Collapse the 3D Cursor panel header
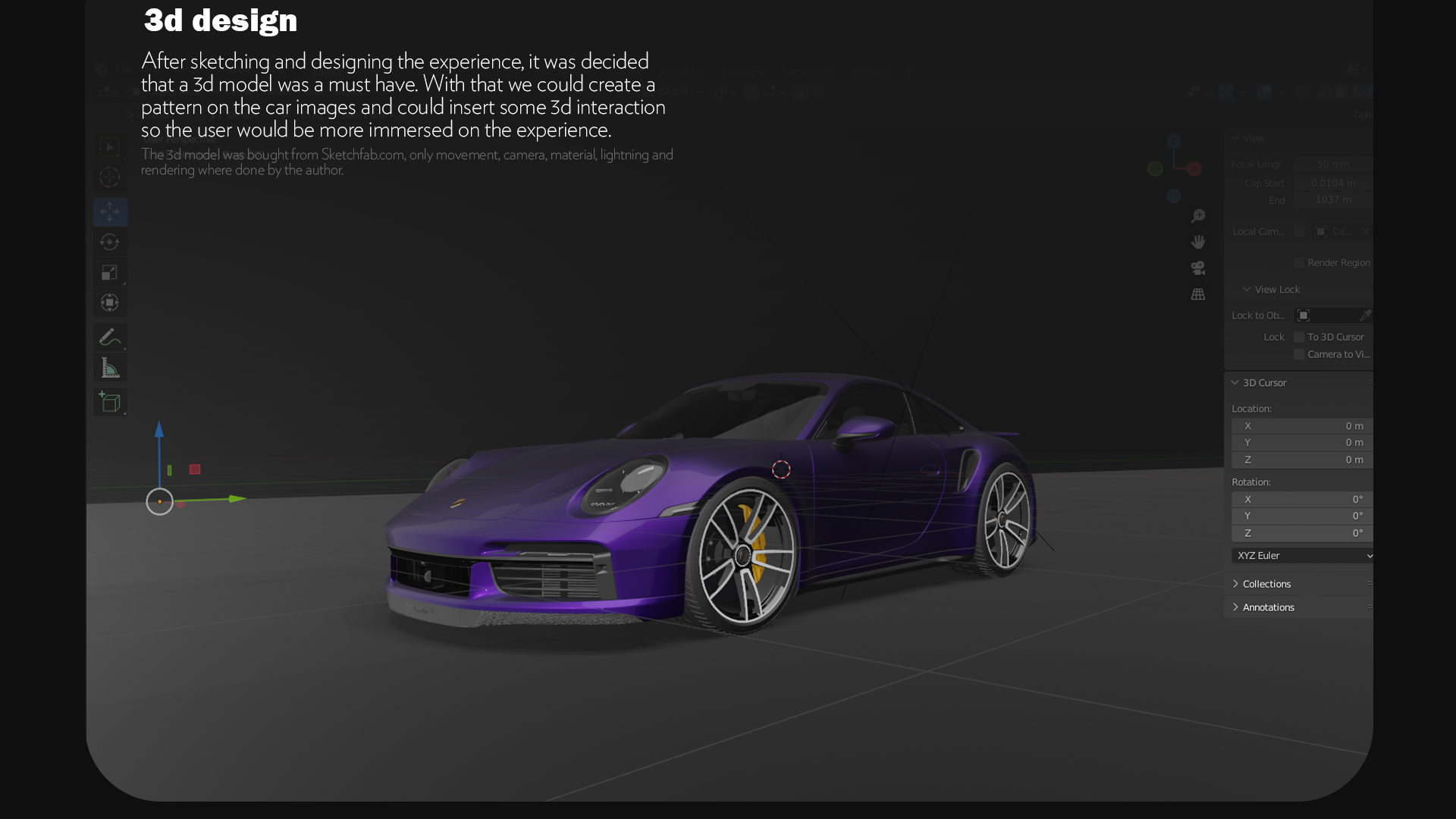This screenshot has width=1456, height=819. (1264, 383)
